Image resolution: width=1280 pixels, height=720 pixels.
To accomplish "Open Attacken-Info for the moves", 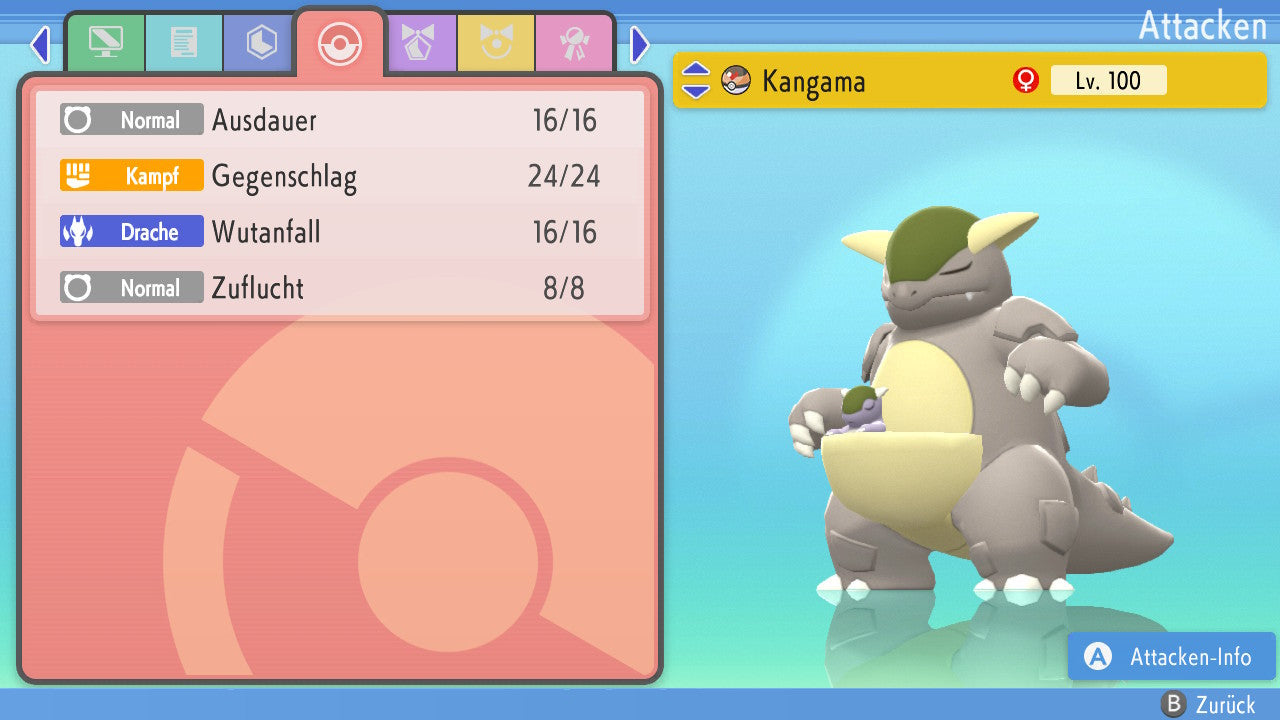I will point(1172,657).
